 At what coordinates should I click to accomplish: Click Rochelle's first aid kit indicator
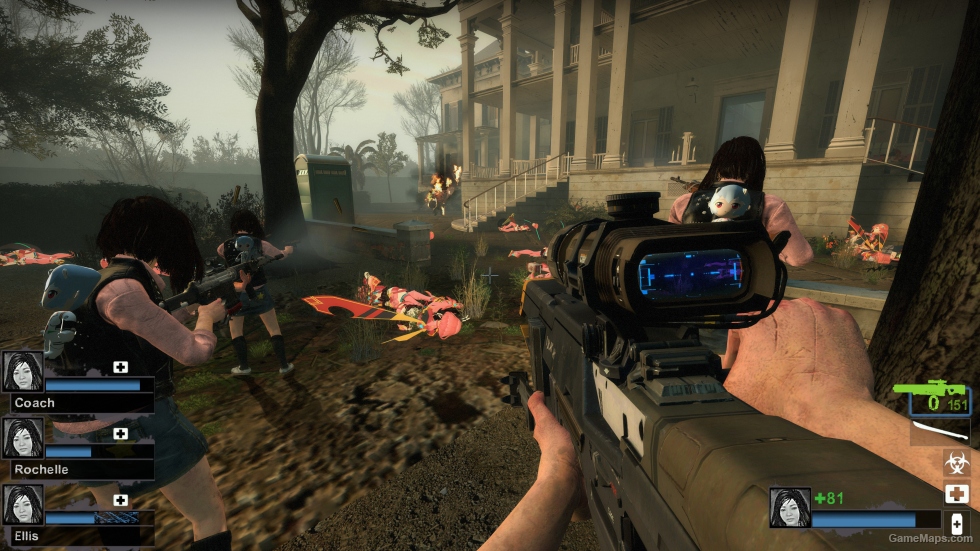pos(121,433)
